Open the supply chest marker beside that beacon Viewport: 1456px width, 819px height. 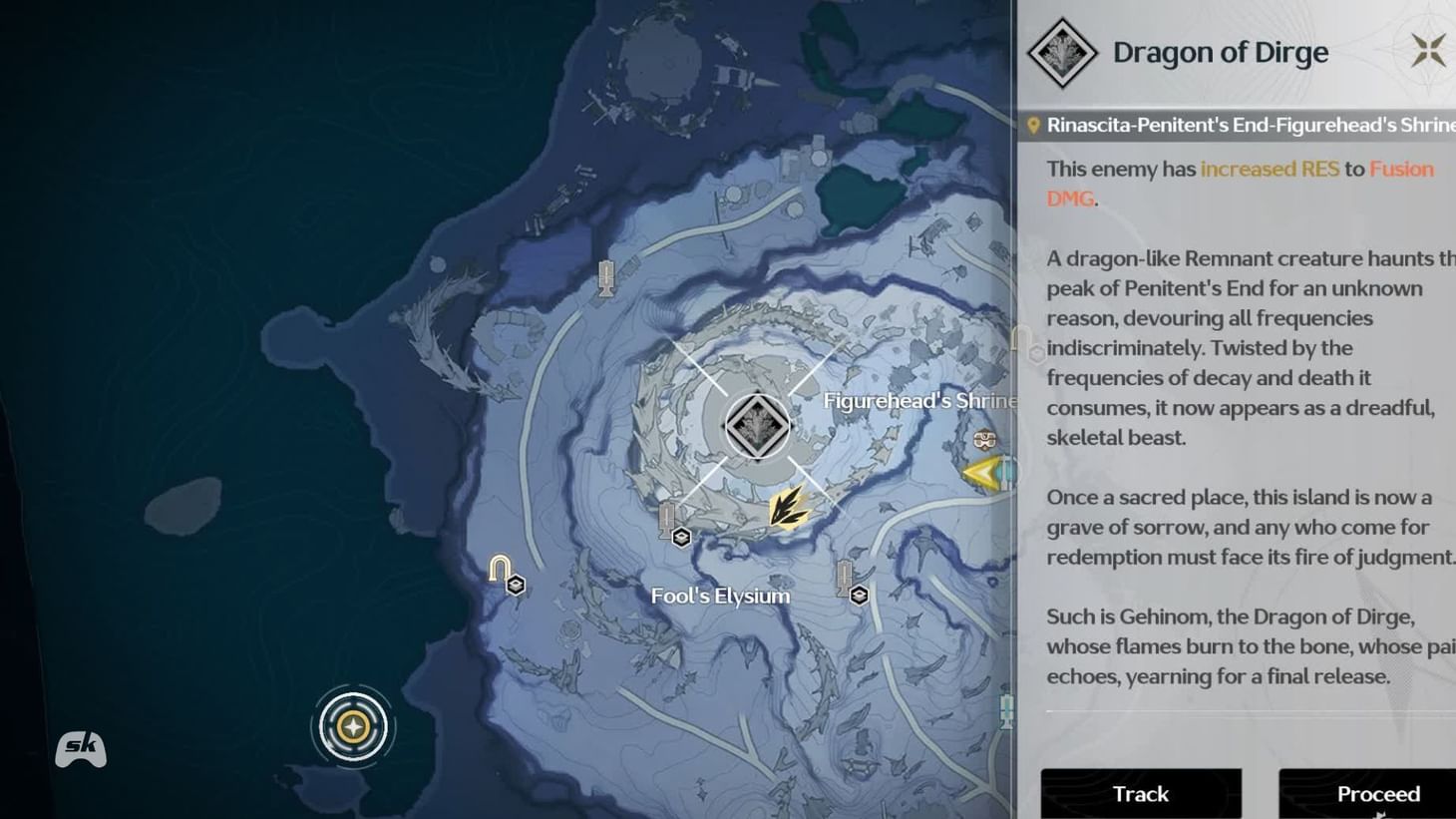(x=681, y=536)
